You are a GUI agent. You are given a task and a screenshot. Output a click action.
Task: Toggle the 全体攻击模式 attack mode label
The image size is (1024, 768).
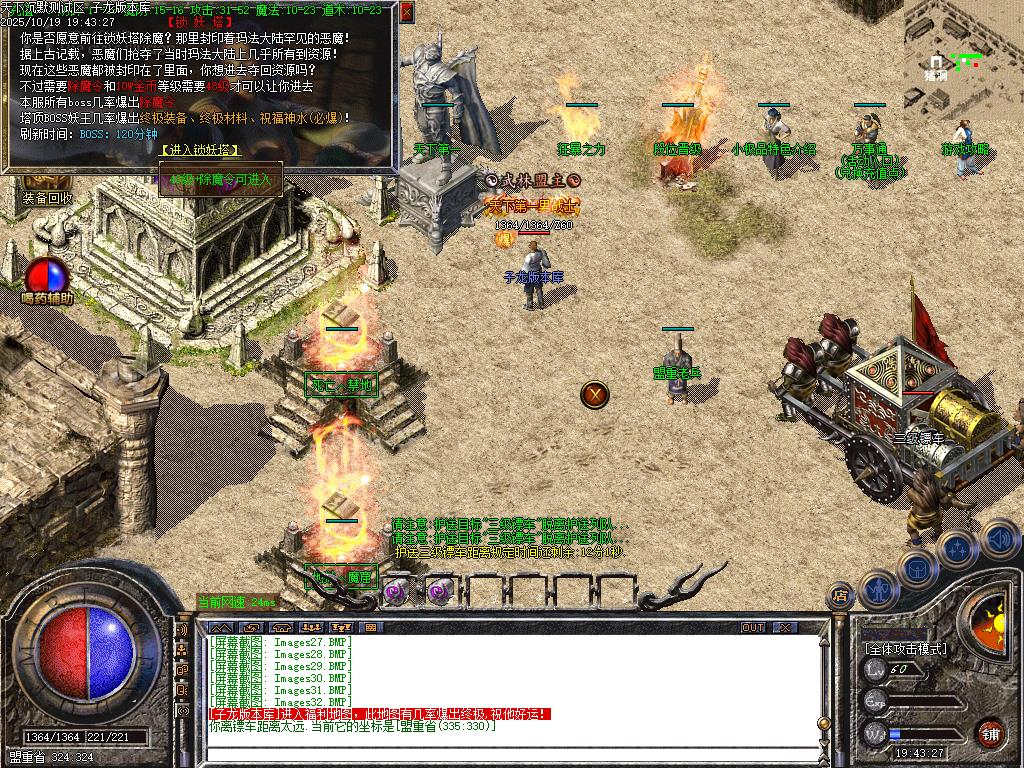pyautogui.click(x=905, y=648)
